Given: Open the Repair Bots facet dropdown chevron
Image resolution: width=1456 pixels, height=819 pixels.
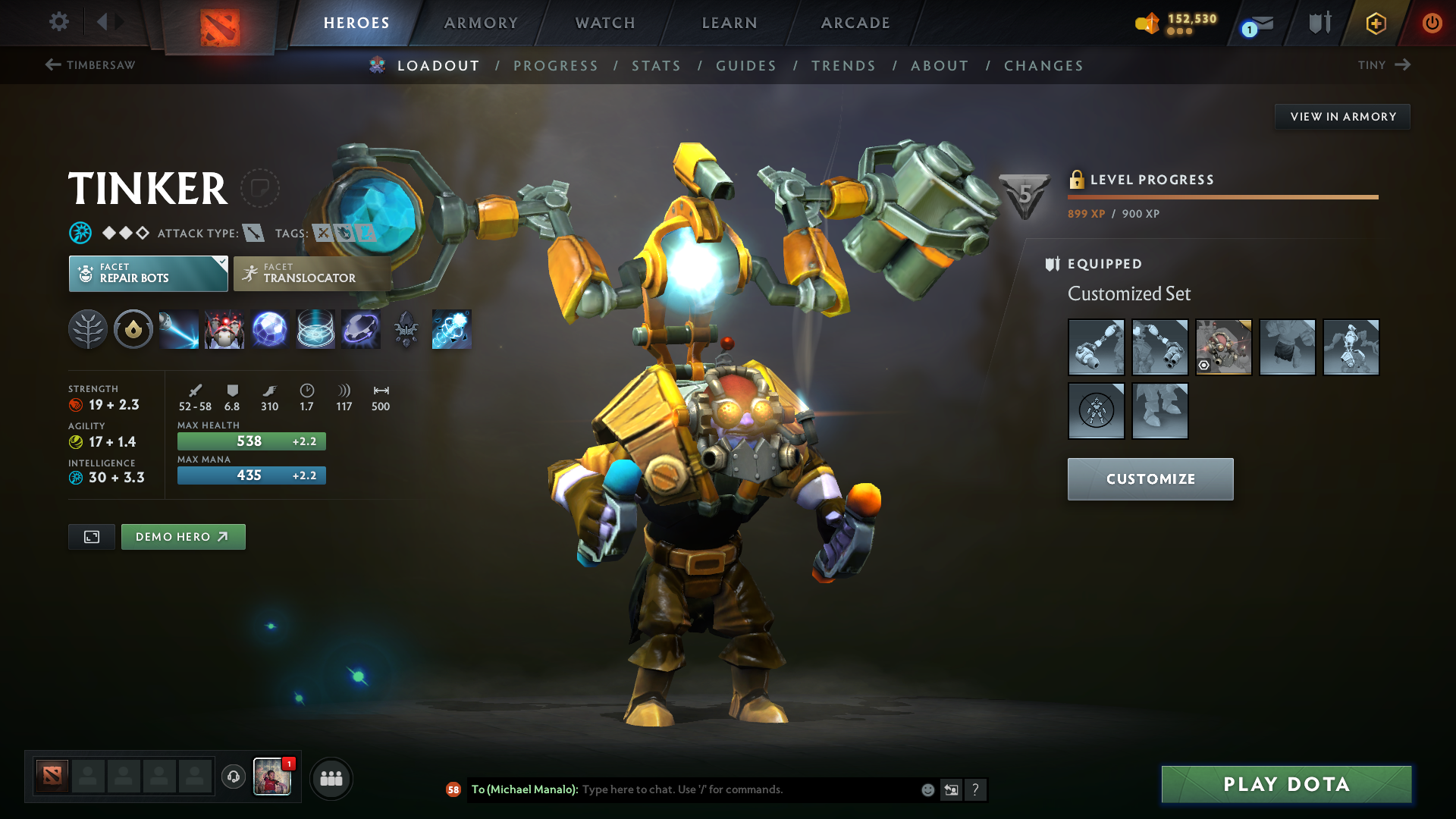Looking at the screenshot, I should click(221, 263).
